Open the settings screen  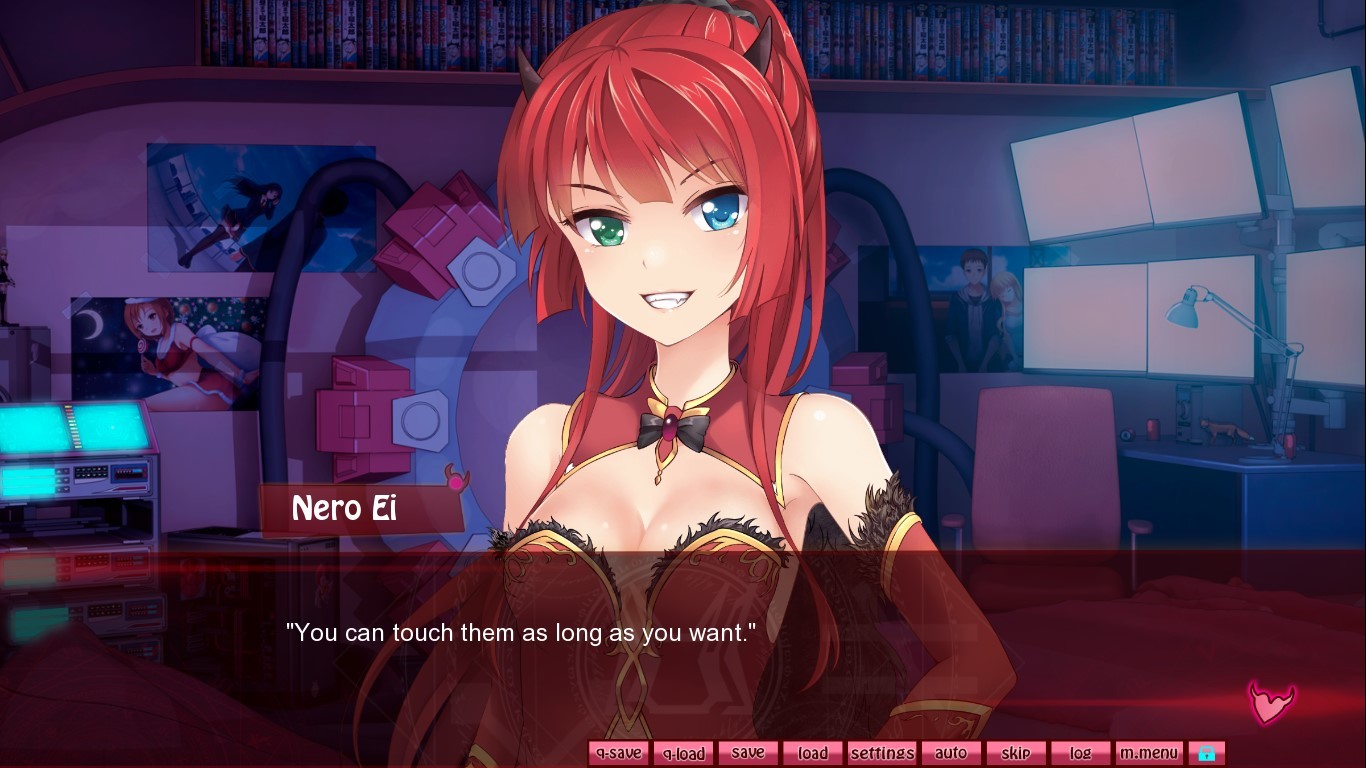click(x=882, y=752)
